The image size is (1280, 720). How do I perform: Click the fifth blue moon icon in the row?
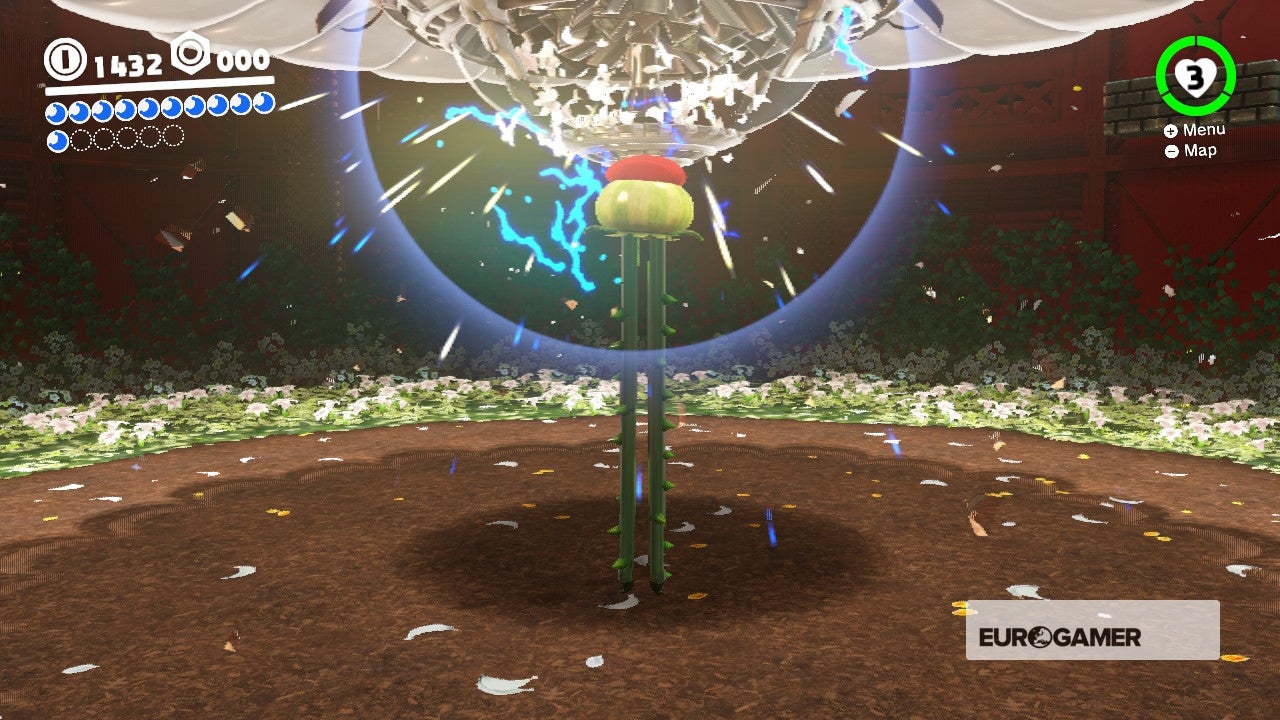tap(150, 108)
